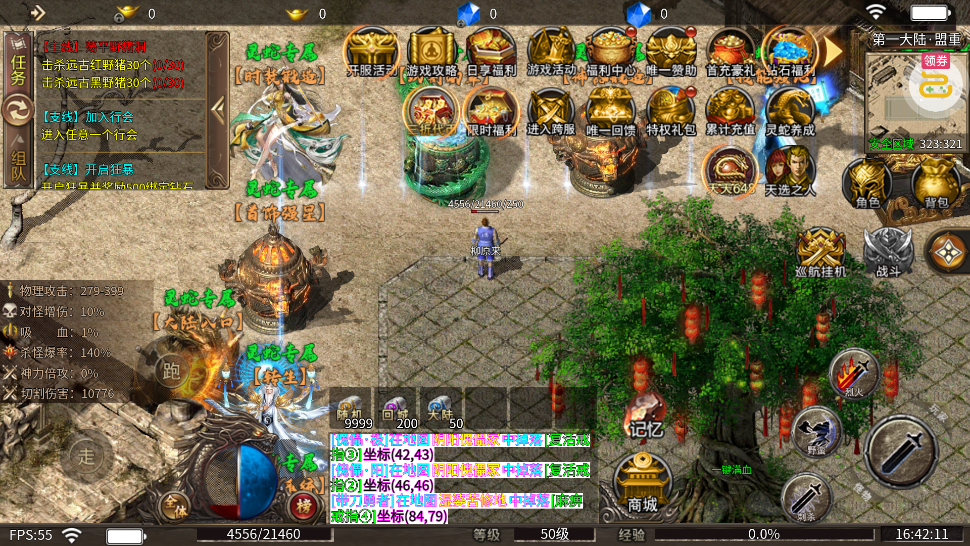Toggle 巡航挂机 auto-cruise mode
Viewport: 970px width, 546px height.
point(820,252)
